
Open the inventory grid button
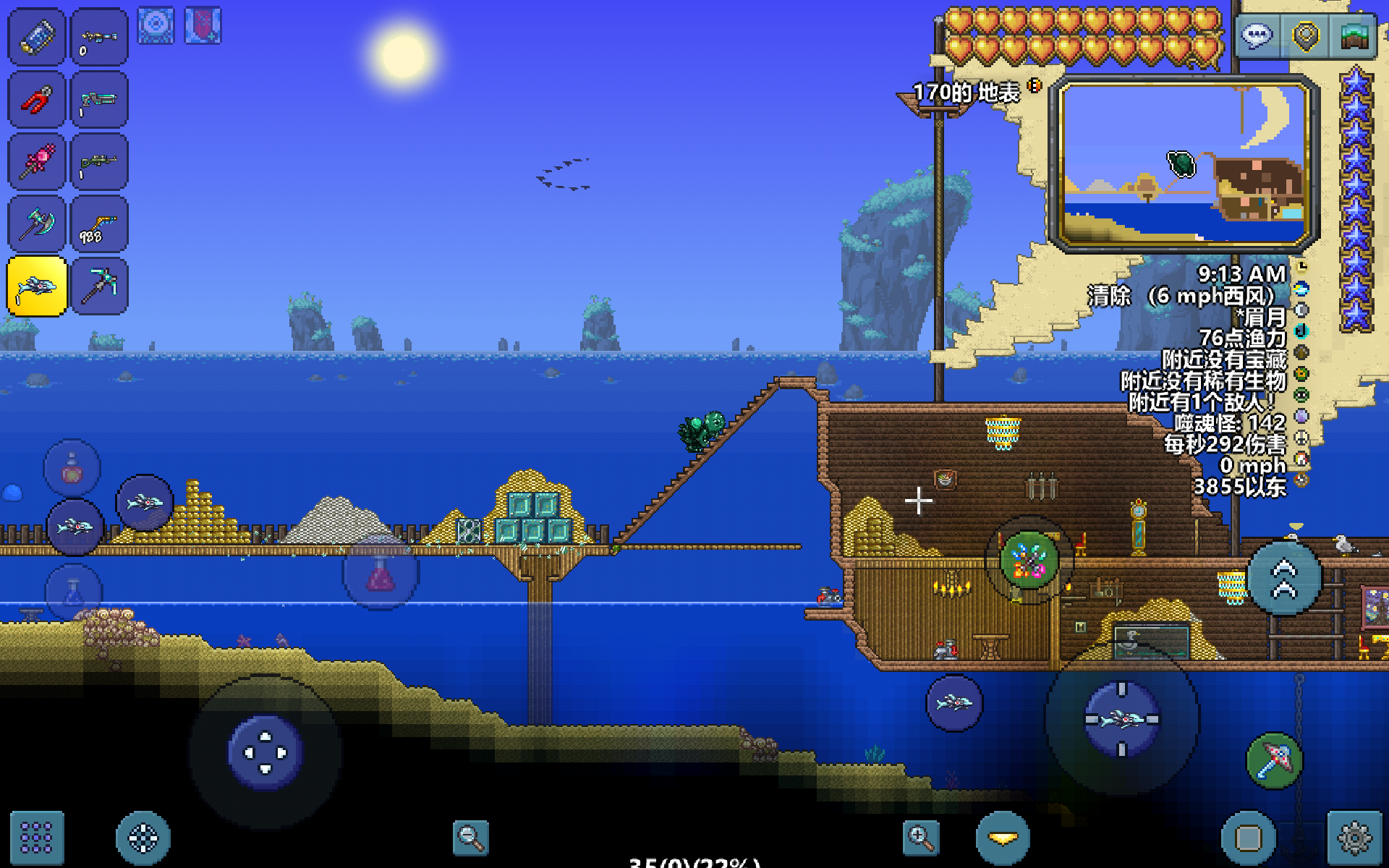[36, 838]
